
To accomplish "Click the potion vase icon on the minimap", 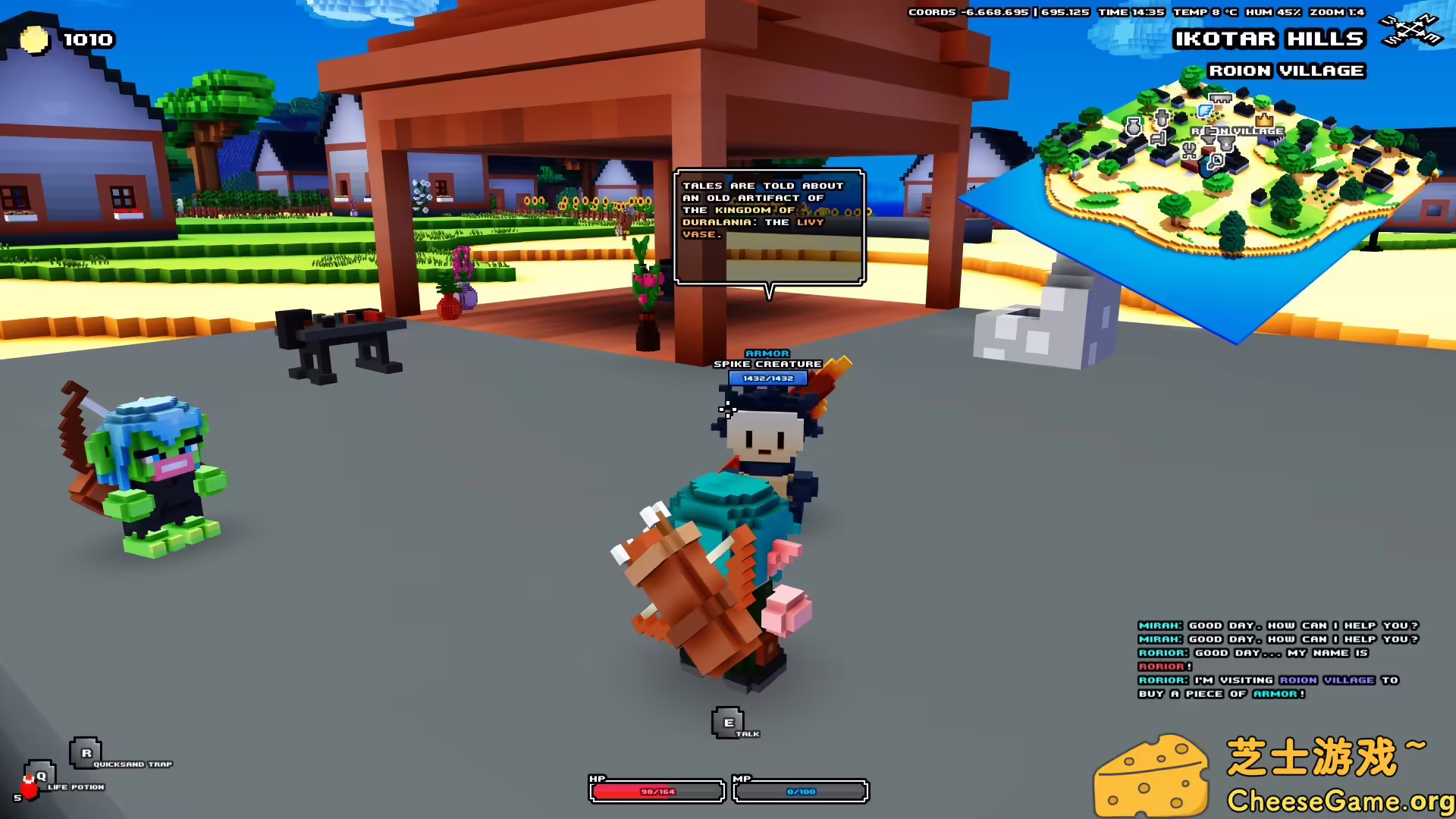I will point(1134,126).
